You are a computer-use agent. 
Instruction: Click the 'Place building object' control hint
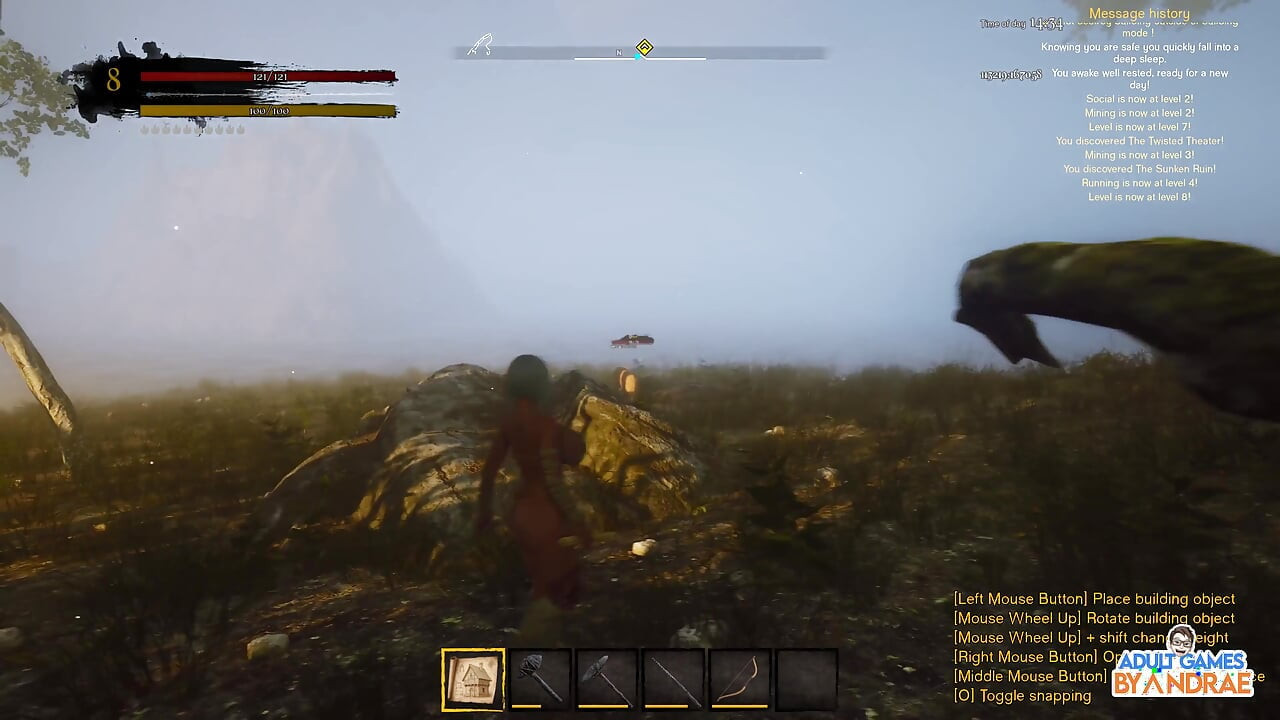pyautogui.click(x=1093, y=598)
